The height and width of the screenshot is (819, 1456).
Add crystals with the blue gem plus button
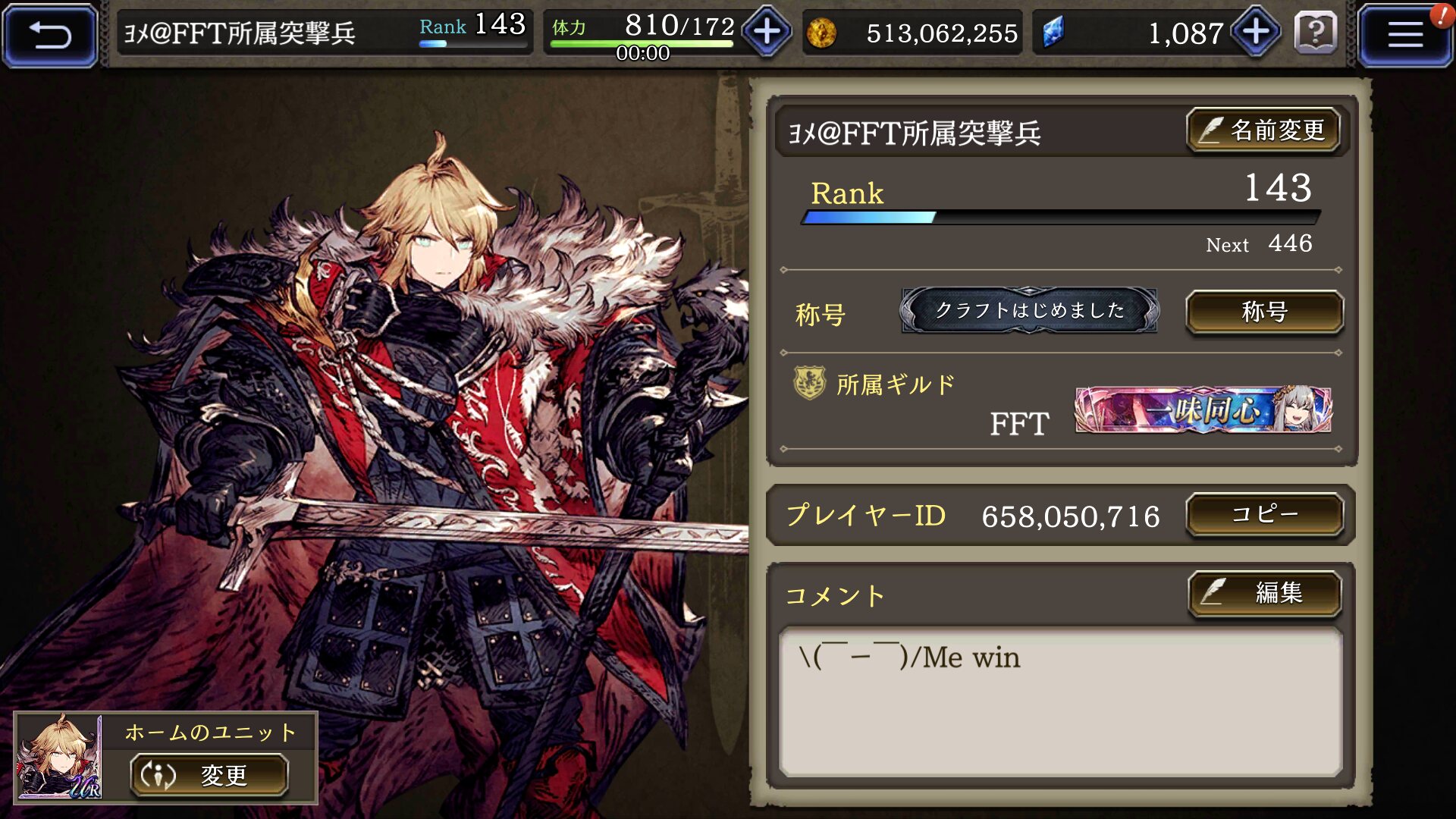pos(1256,33)
